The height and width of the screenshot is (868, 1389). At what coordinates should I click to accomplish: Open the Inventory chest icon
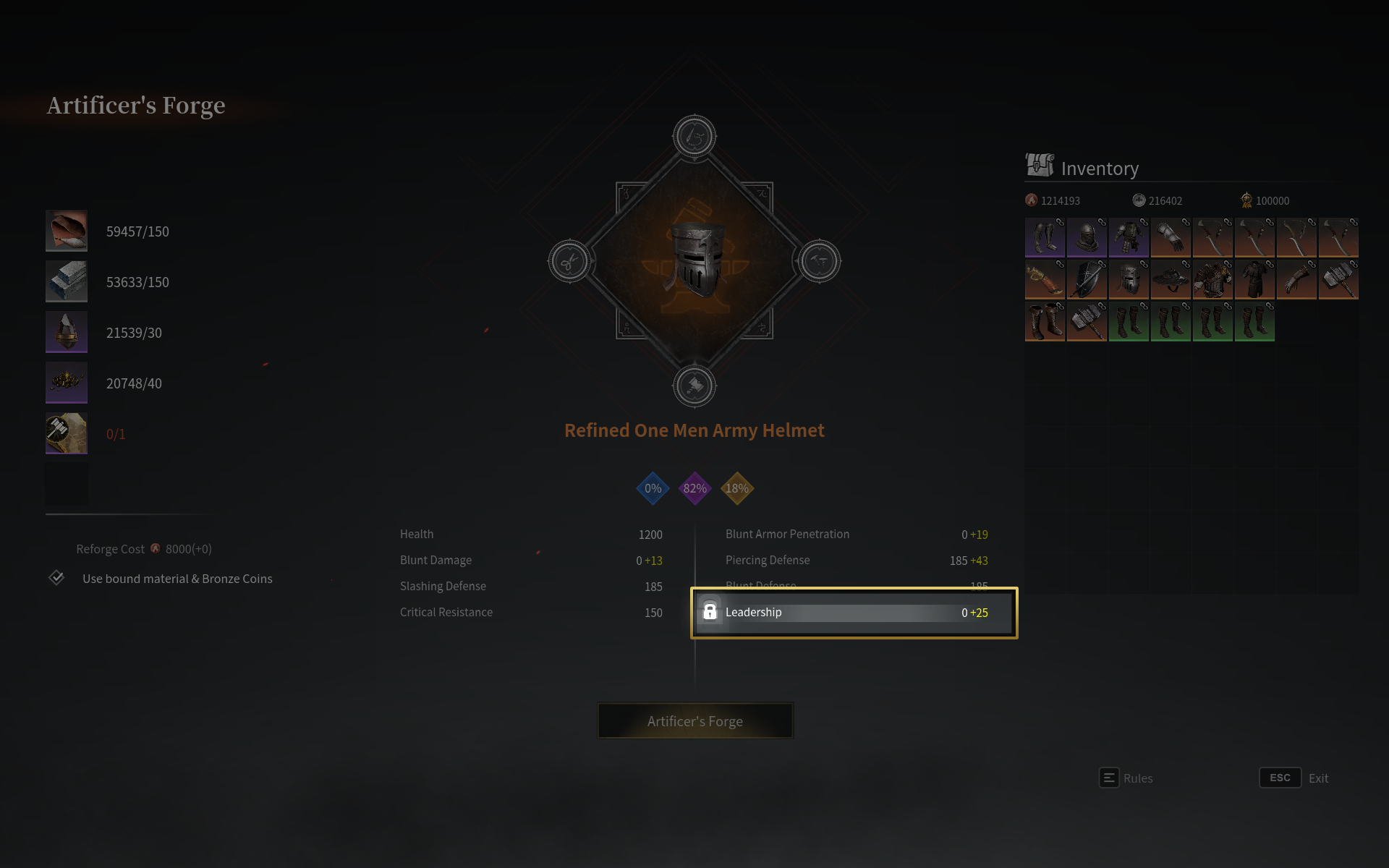click(x=1040, y=166)
